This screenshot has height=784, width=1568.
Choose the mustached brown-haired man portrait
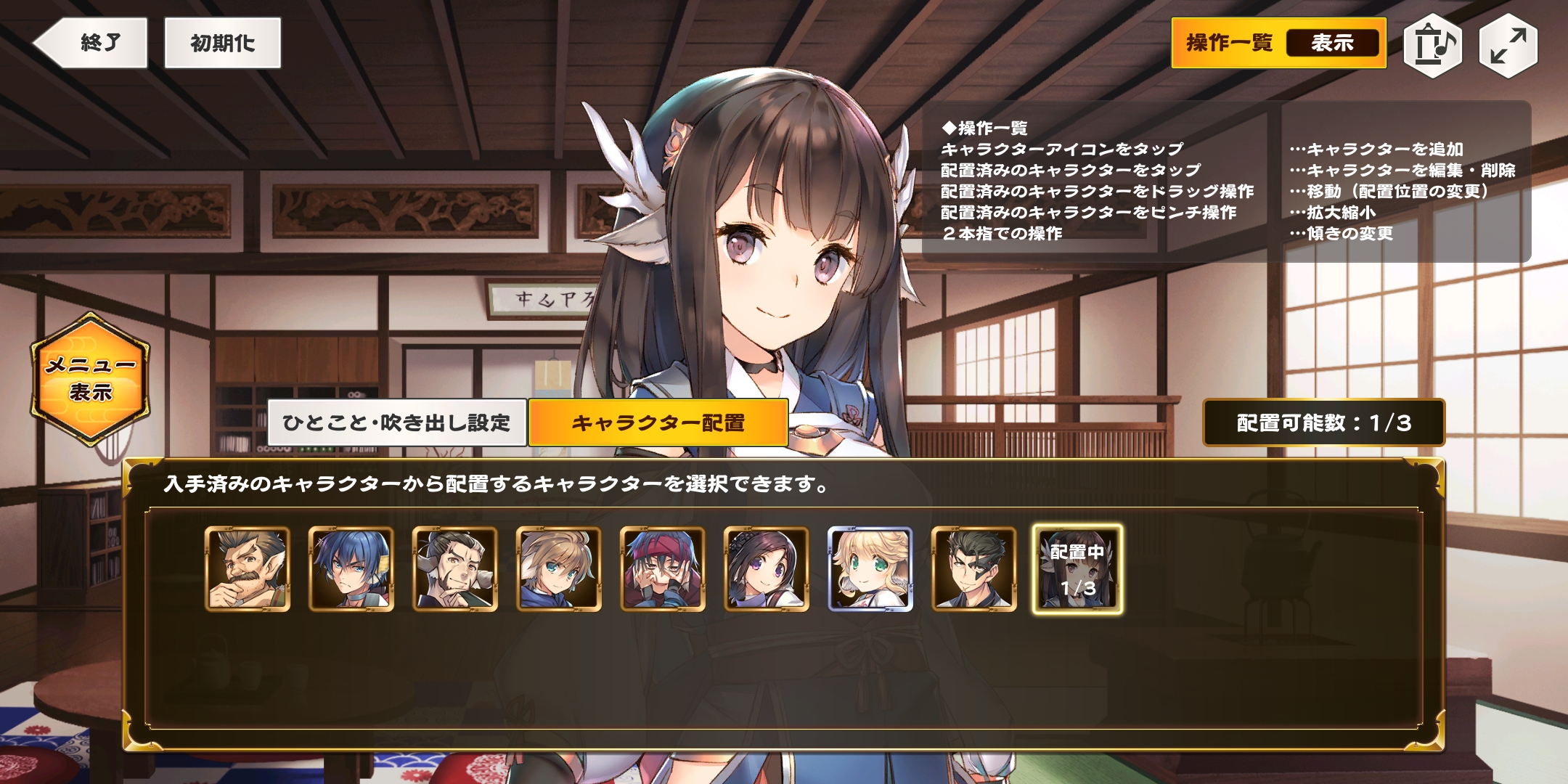tap(248, 569)
